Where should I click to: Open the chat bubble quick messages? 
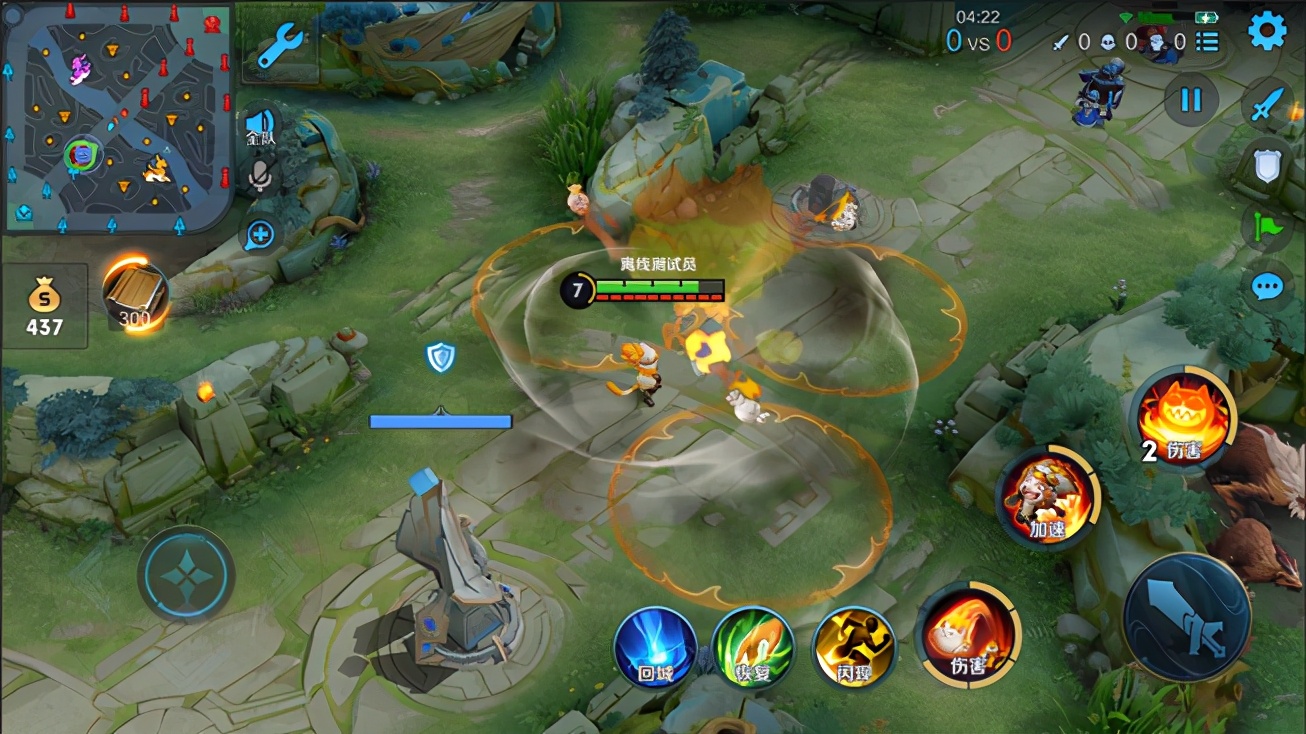point(1267,288)
